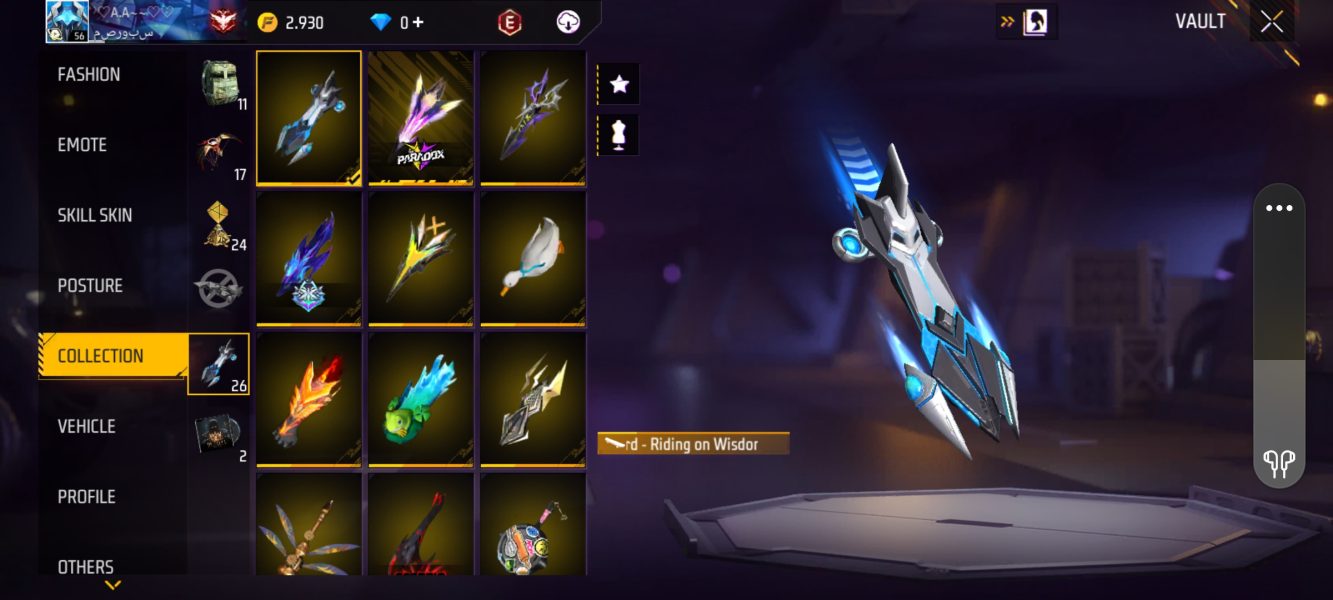Pick the green frog skyboard item
Viewport: 1333px width, 600px height.
[x=420, y=400]
